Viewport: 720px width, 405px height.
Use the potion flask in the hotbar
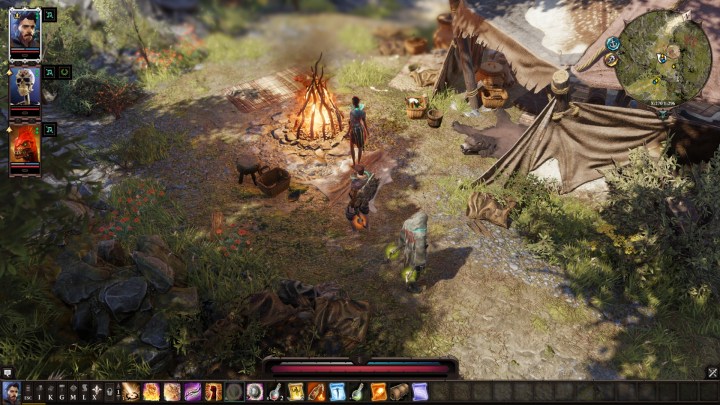pyautogui.click(x=275, y=392)
